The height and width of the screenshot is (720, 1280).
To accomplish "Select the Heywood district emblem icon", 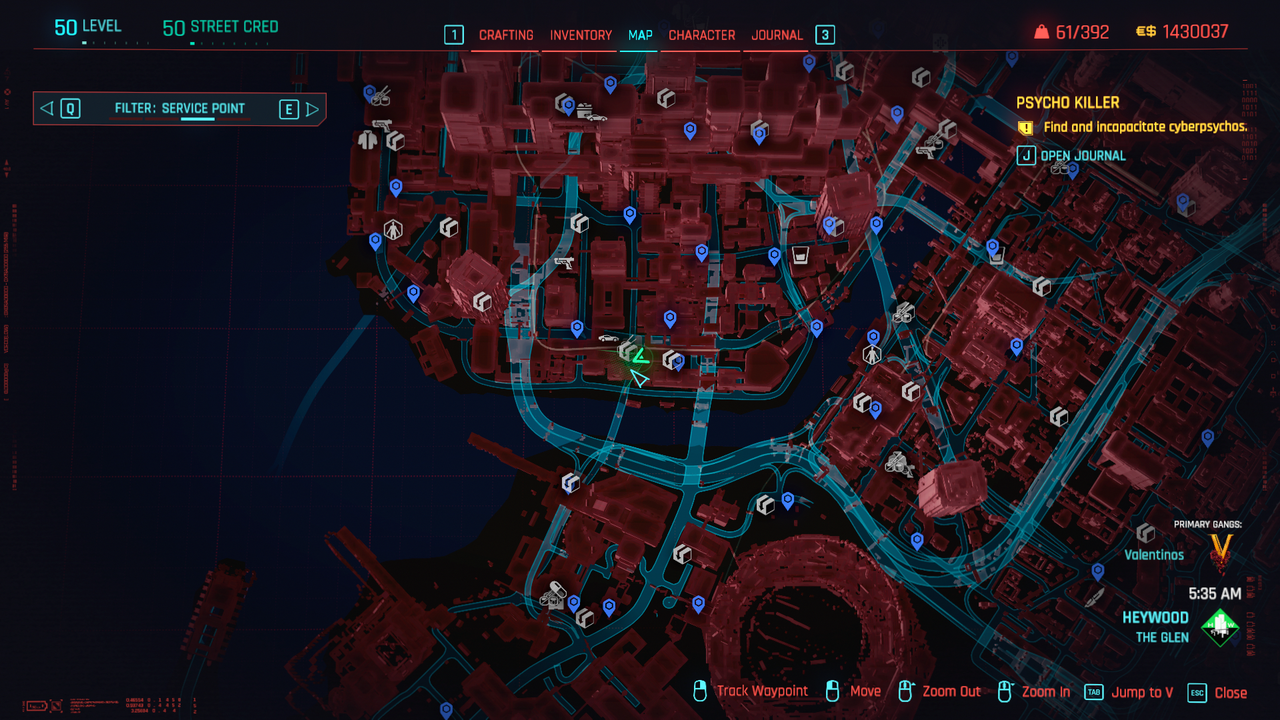I will tap(1220, 627).
